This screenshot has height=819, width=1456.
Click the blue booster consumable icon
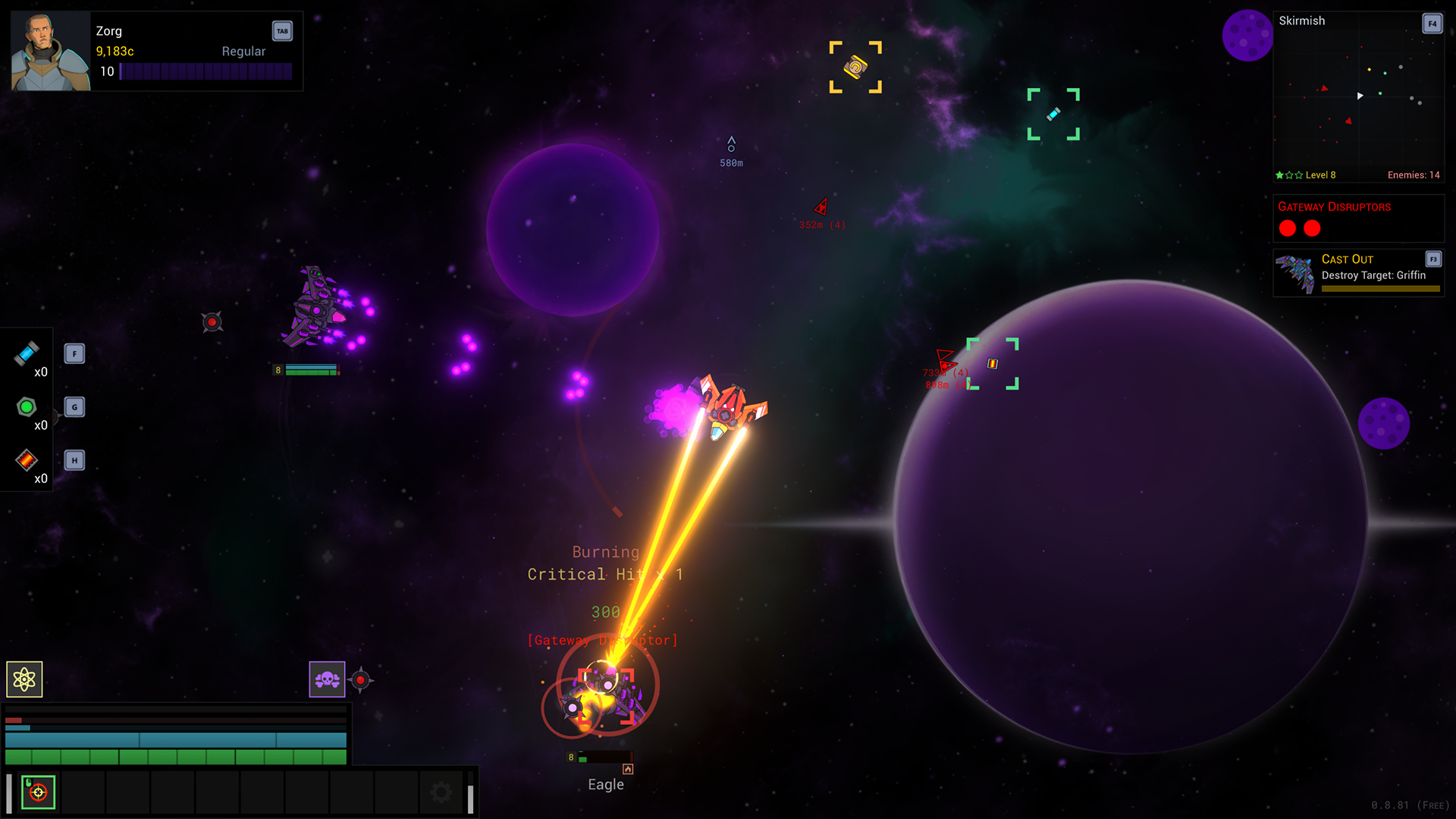click(25, 353)
